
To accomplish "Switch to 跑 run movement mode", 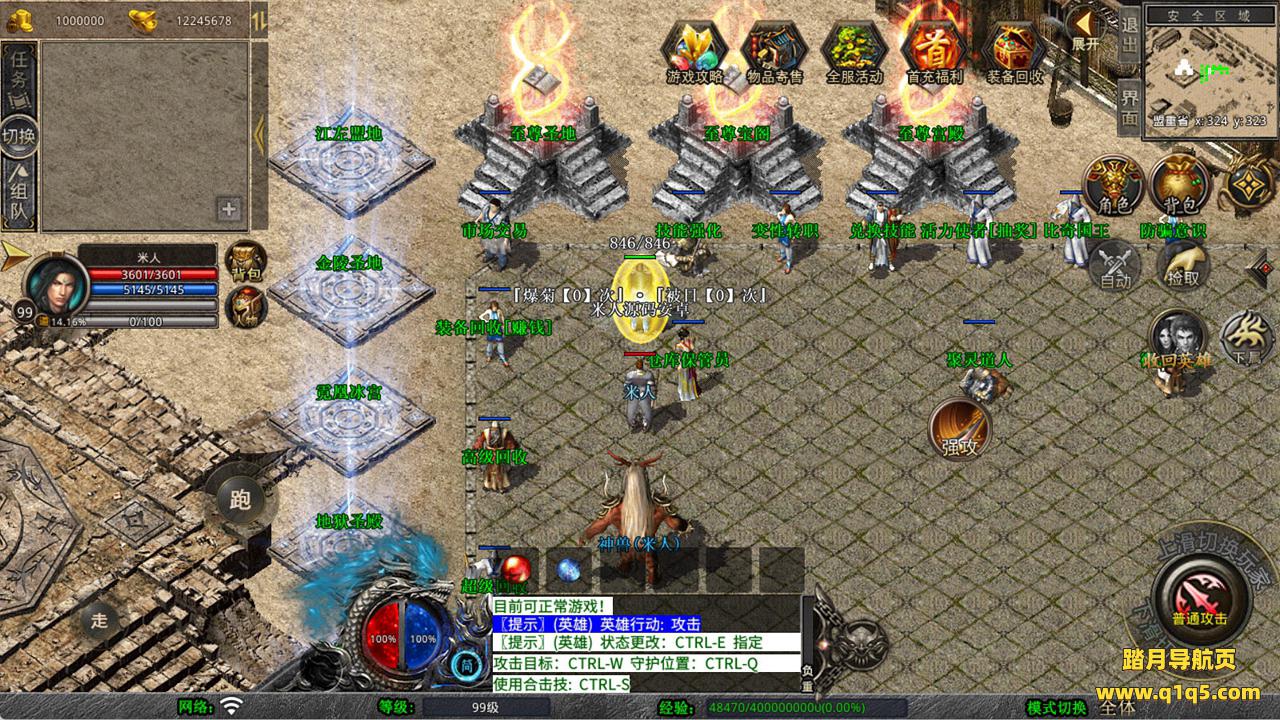I will coord(240,499).
